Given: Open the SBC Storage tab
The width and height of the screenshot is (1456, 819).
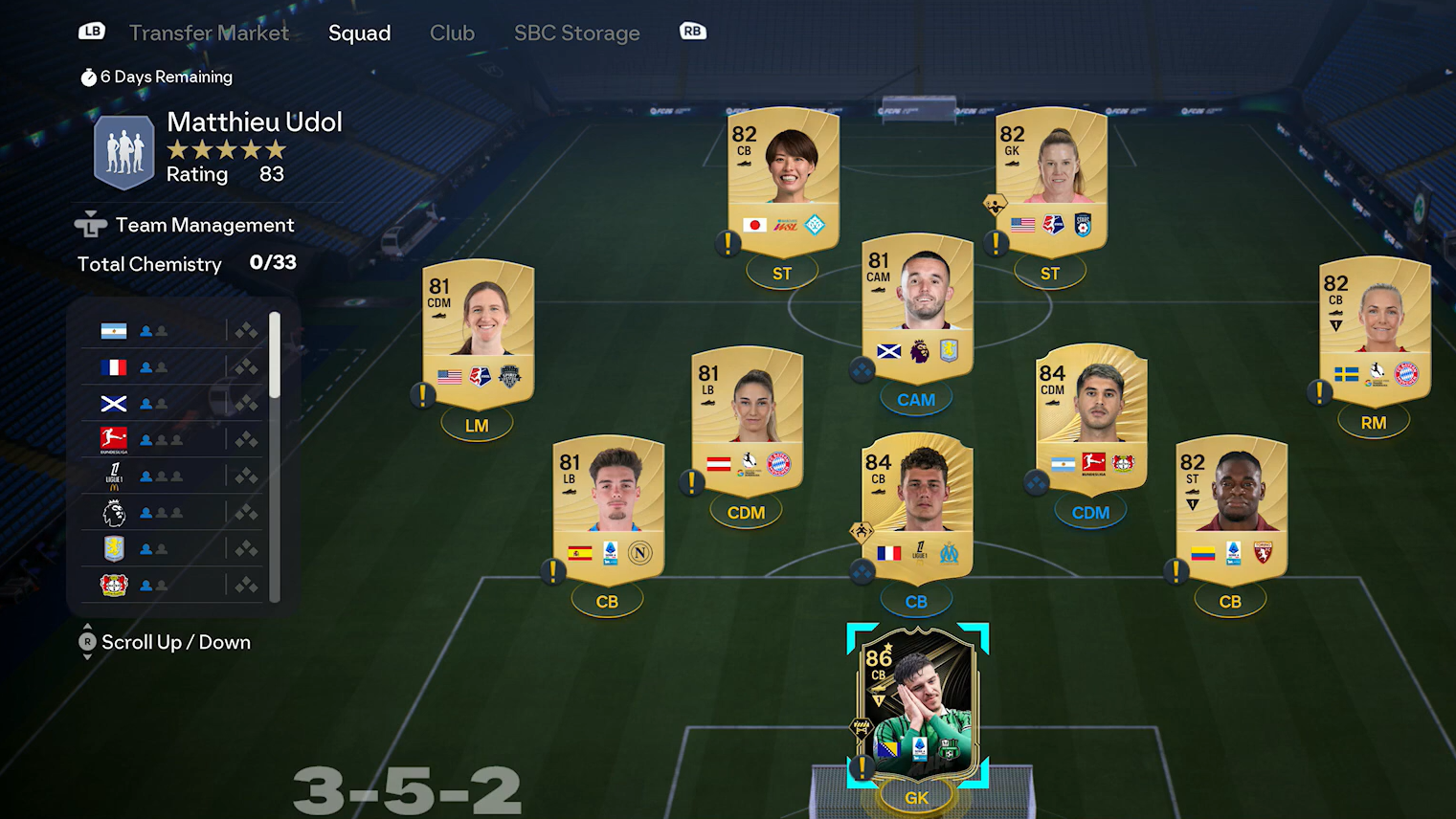Looking at the screenshot, I should tap(576, 33).
